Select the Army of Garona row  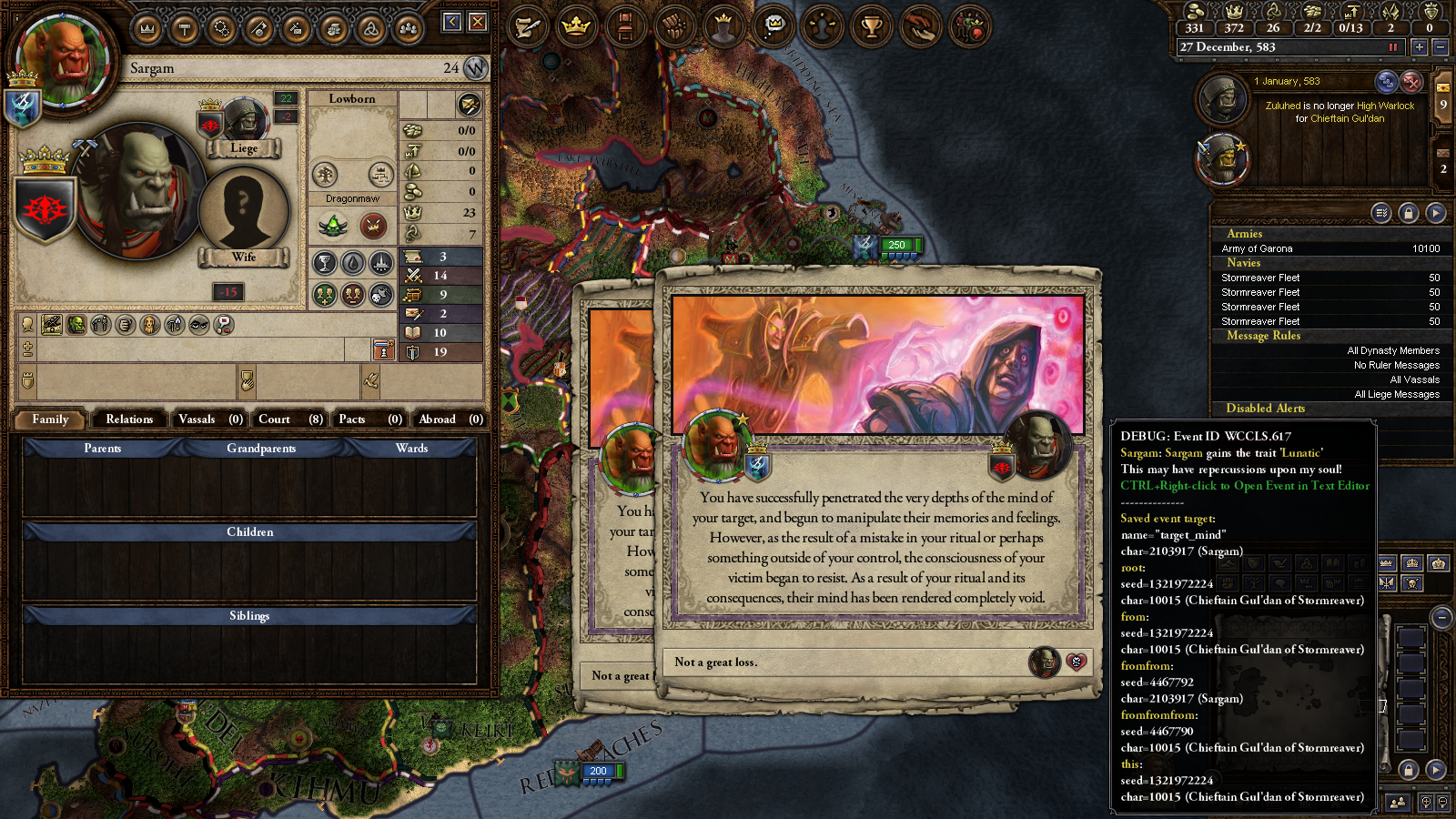click(x=1329, y=248)
